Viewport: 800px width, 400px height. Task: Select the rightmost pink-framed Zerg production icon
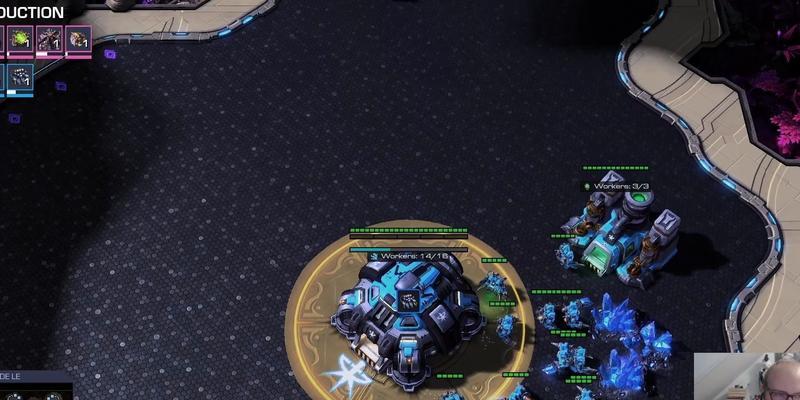tap(79, 39)
